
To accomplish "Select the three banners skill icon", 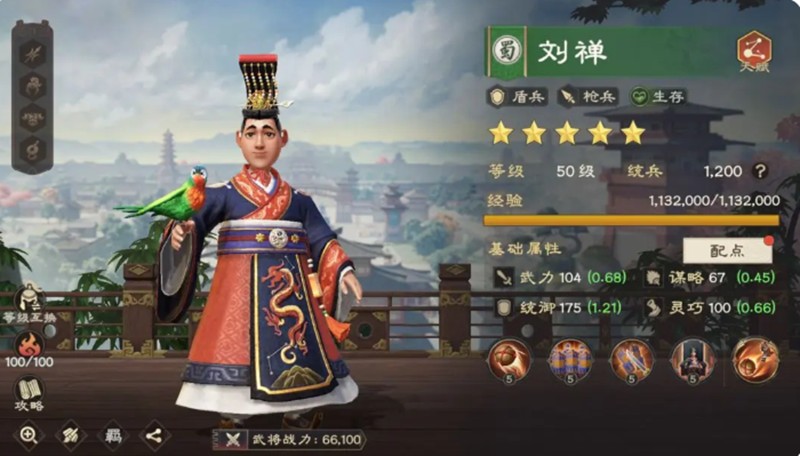I will click(570, 360).
